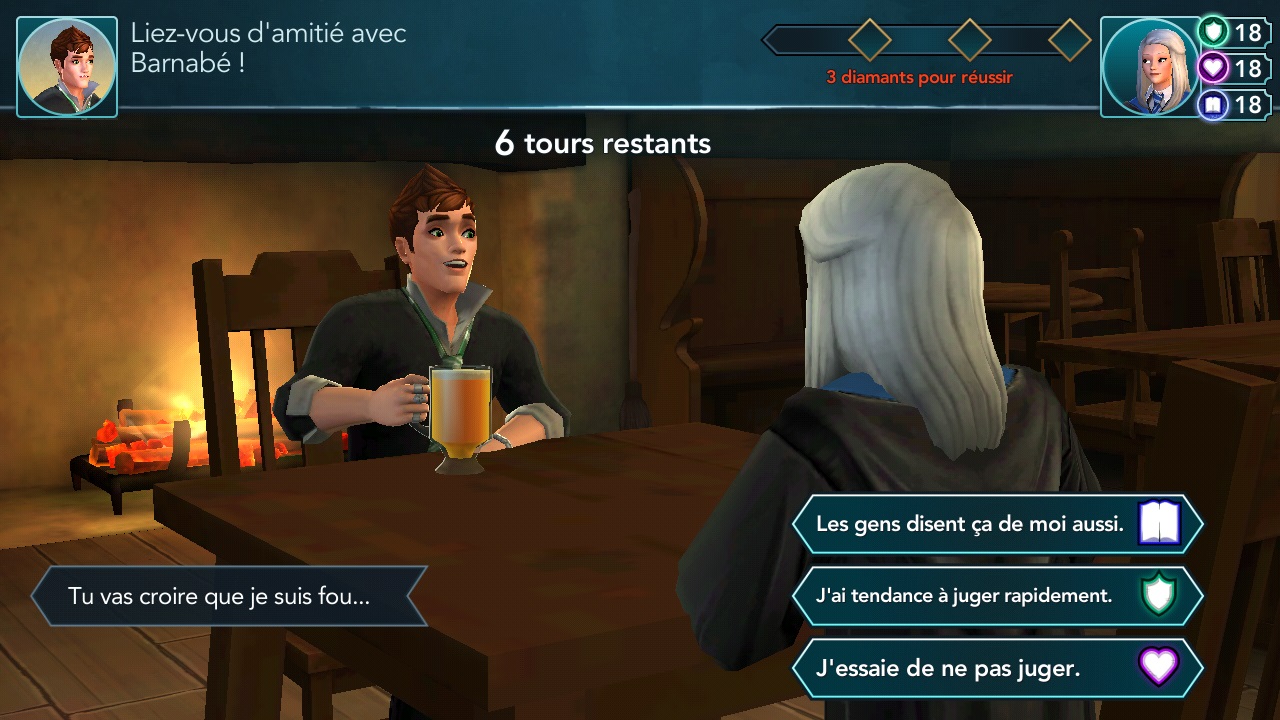Tap the "6 tours restants" counter

[x=604, y=143]
